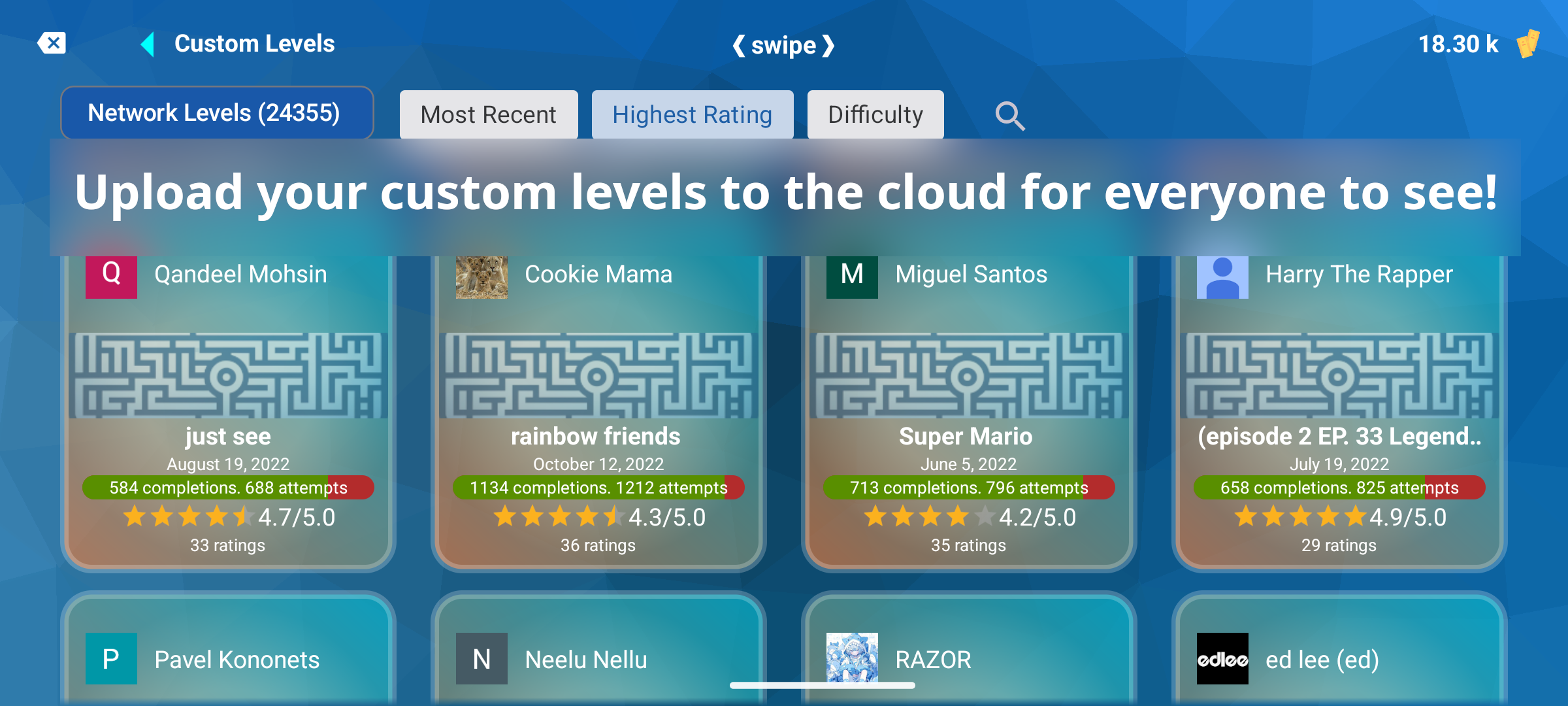Dismiss the screen with the X button
1568x706 pixels.
pyautogui.click(x=53, y=42)
